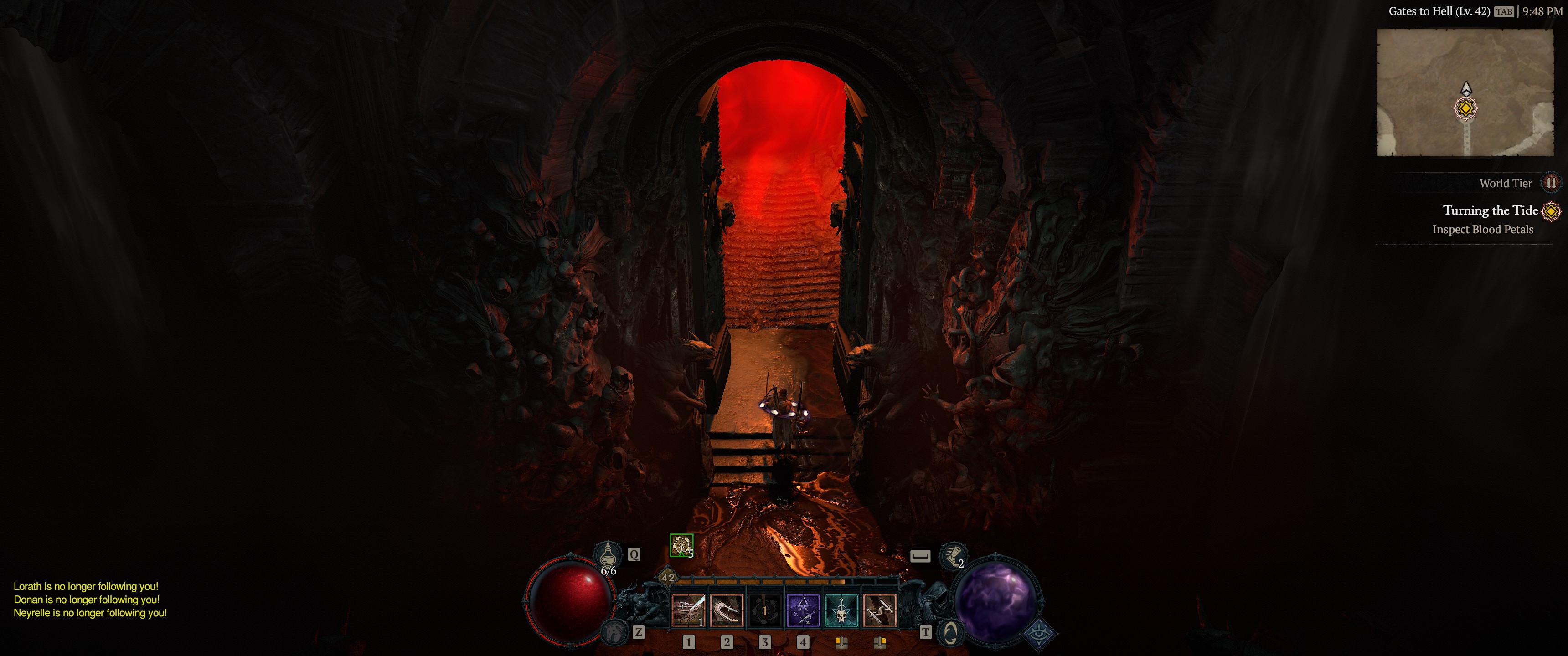1568x656 pixels.
Task: Open the minimap
Action: [x=1465, y=92]
